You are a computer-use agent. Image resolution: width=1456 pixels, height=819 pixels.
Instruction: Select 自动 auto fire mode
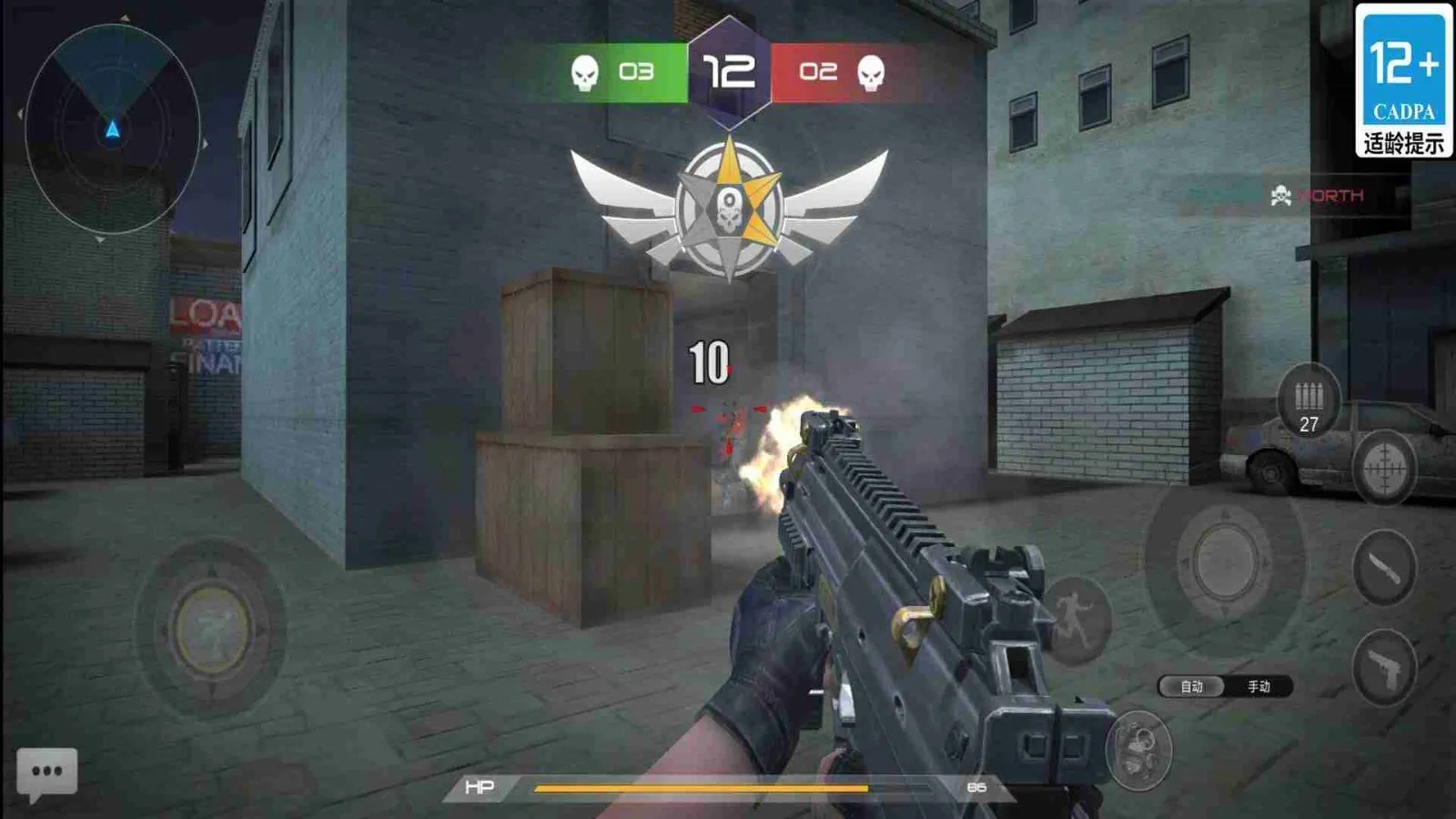[x=1192, y=687]
